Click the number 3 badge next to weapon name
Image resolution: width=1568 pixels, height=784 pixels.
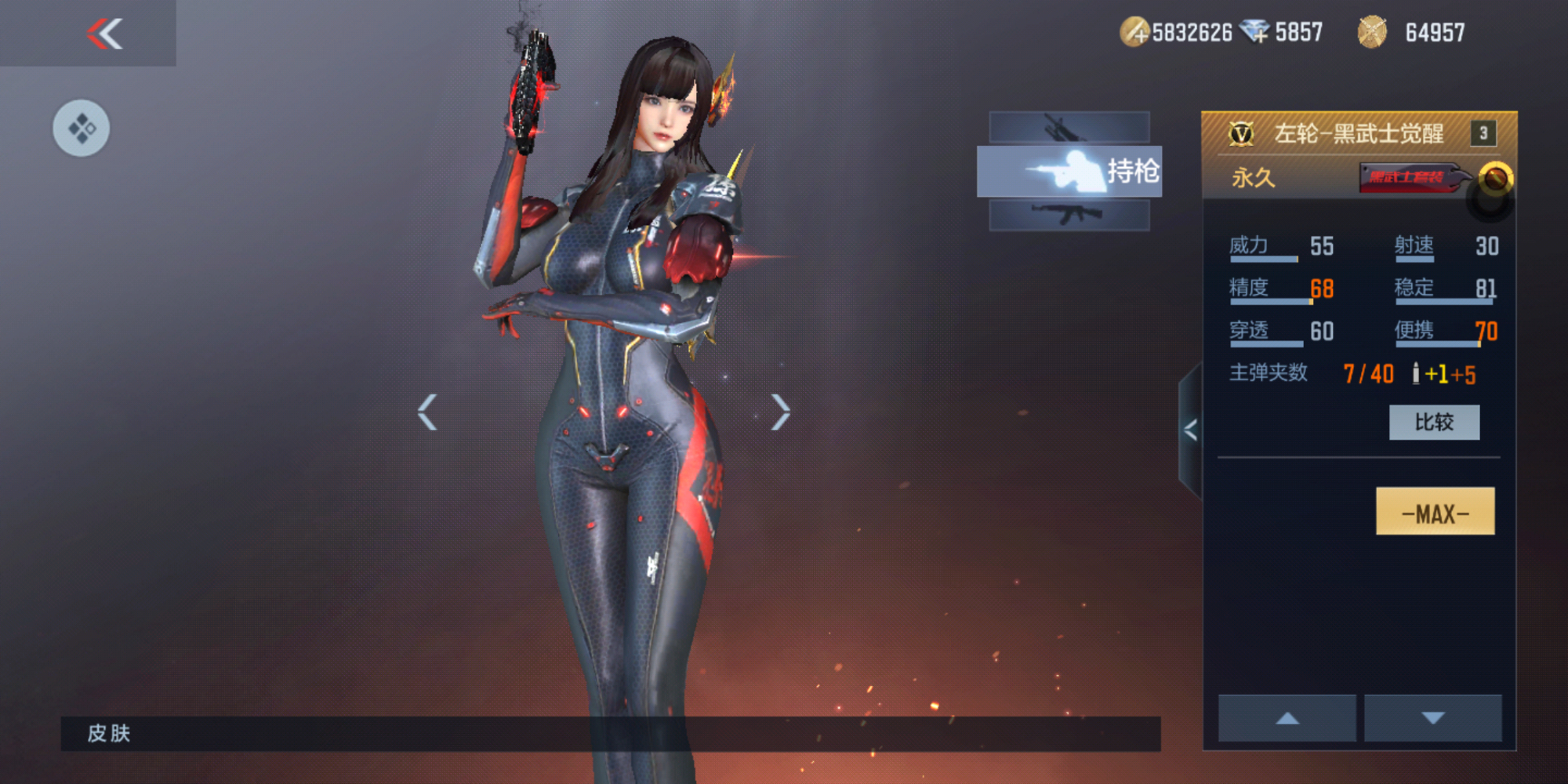click(1485, 133)
